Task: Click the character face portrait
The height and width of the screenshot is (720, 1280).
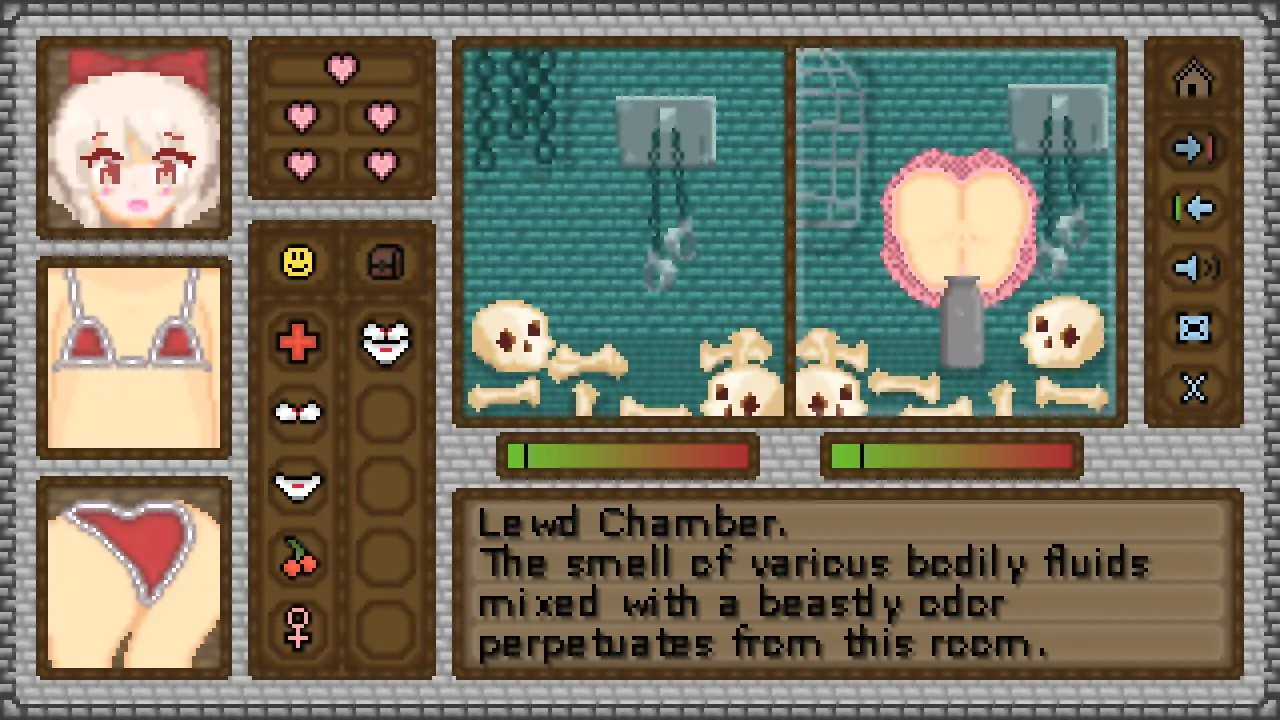Action: [134, 138]
